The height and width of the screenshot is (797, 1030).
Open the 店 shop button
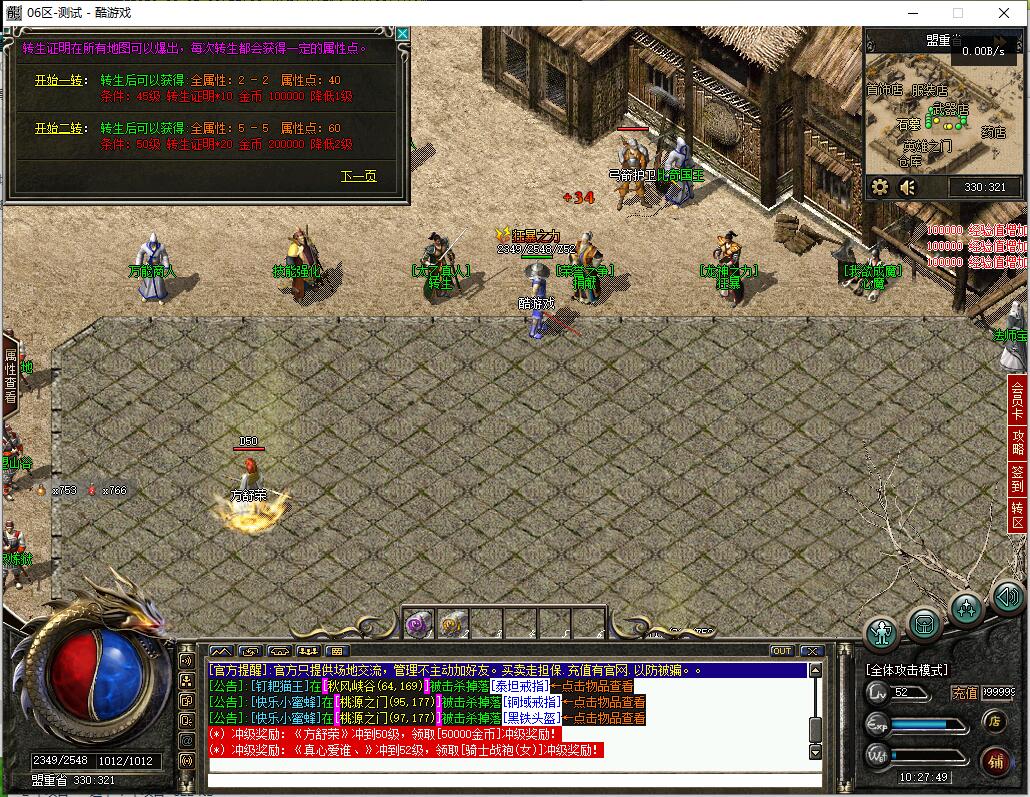[x=993, y=720]
